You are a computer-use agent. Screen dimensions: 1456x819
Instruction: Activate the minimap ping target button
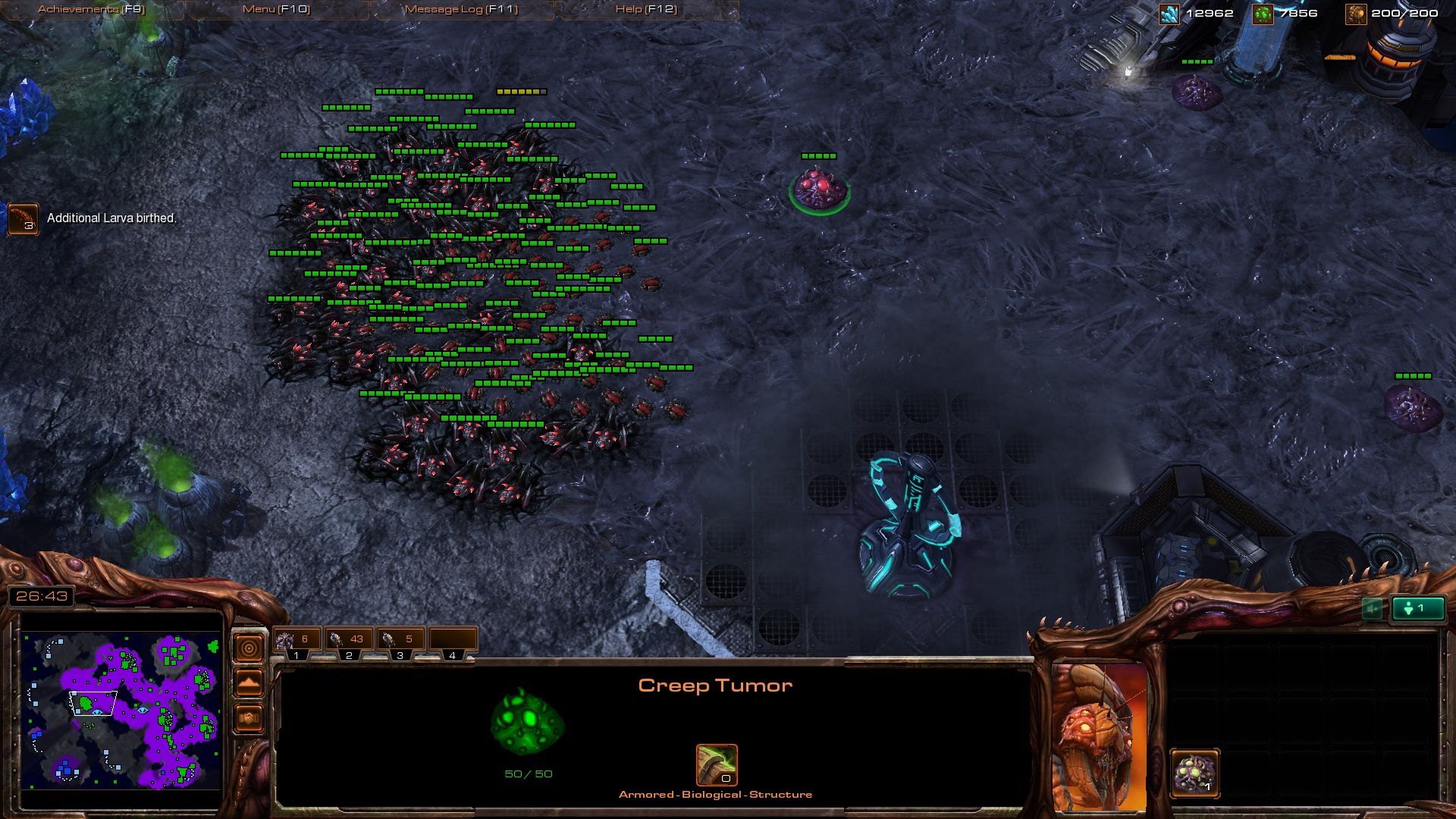[249, 648]
